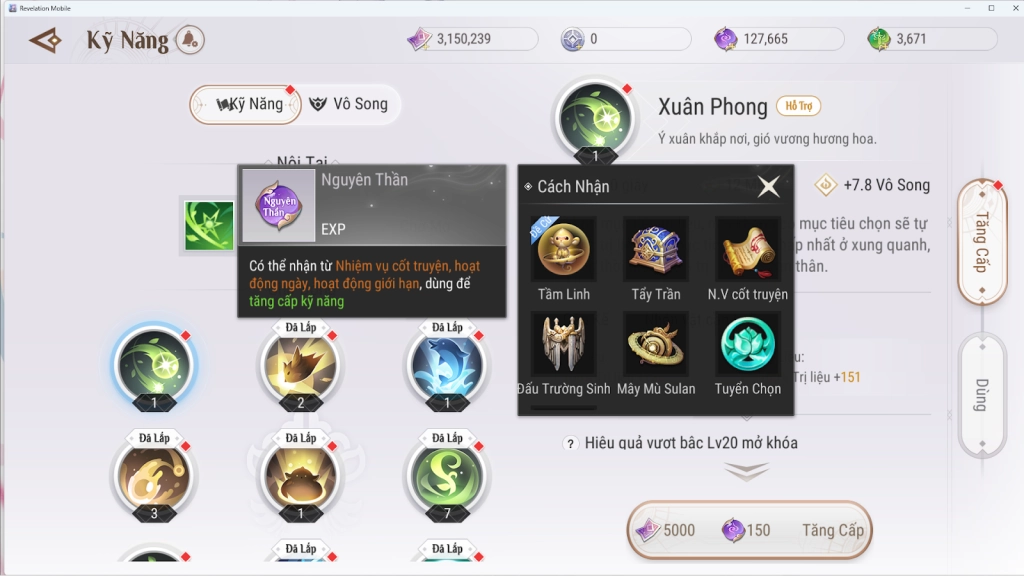Go back using the arrow button
The height and width of the screenshot is (576, 1024).
46,40
